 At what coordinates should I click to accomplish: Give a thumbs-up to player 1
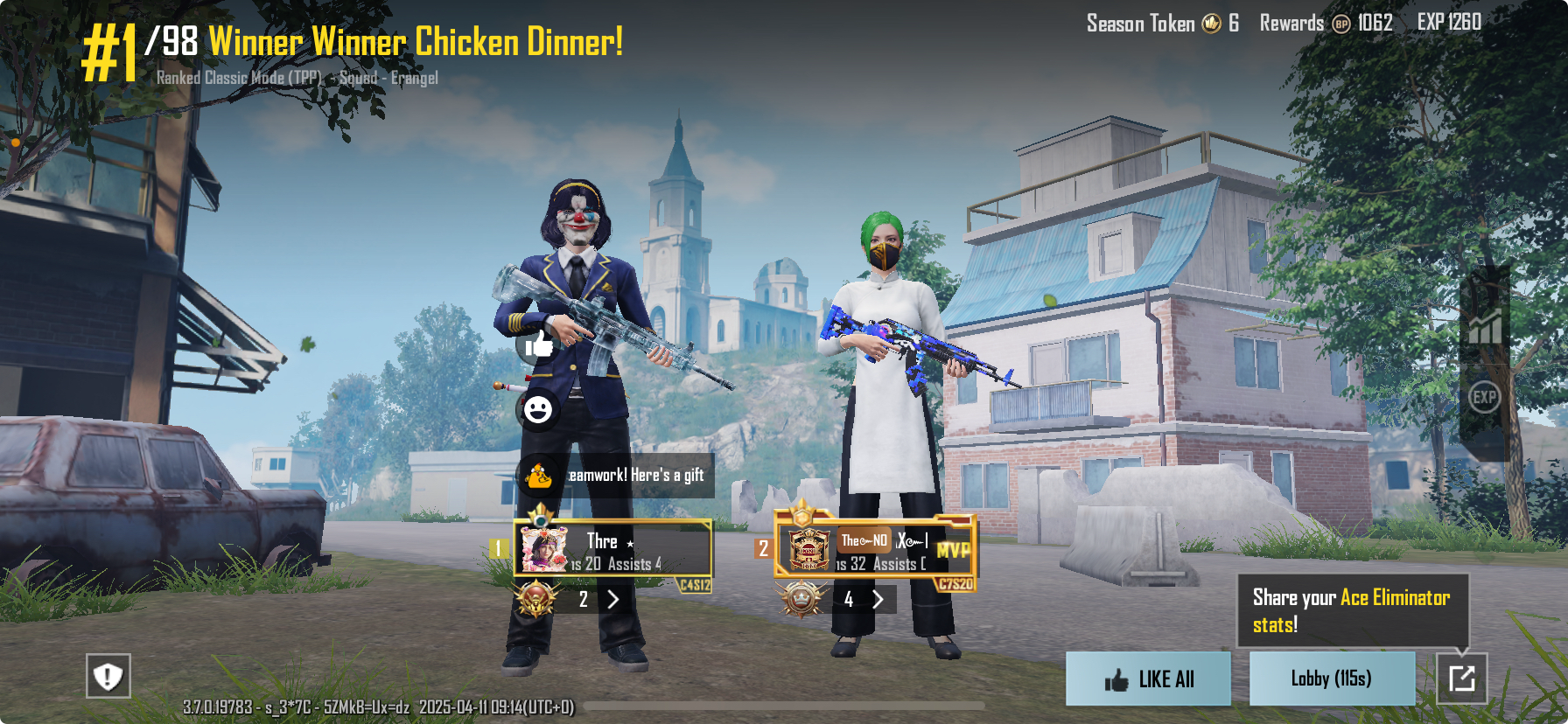[538, 345]
